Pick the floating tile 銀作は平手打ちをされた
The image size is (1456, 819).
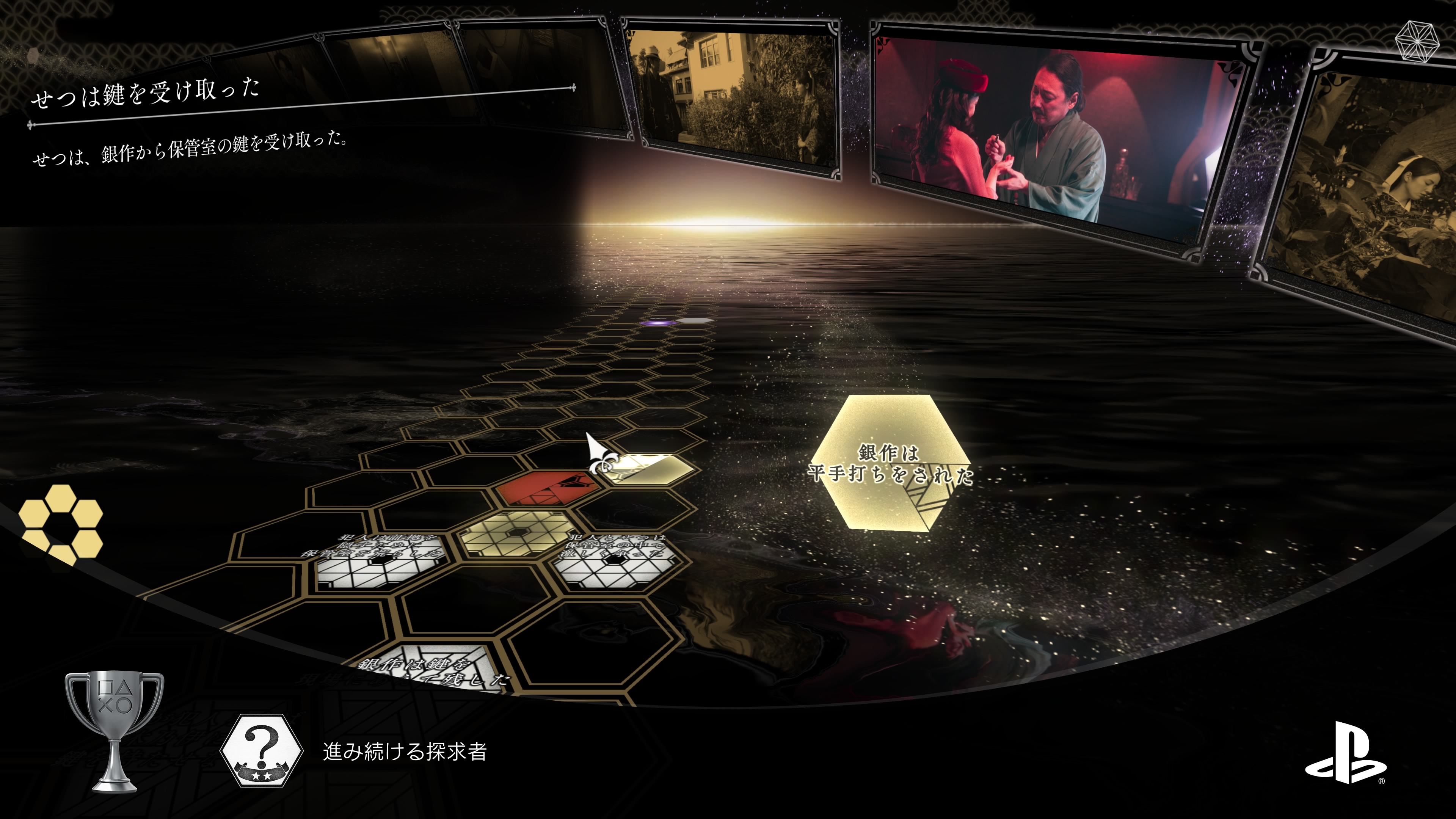coord(890,463)
